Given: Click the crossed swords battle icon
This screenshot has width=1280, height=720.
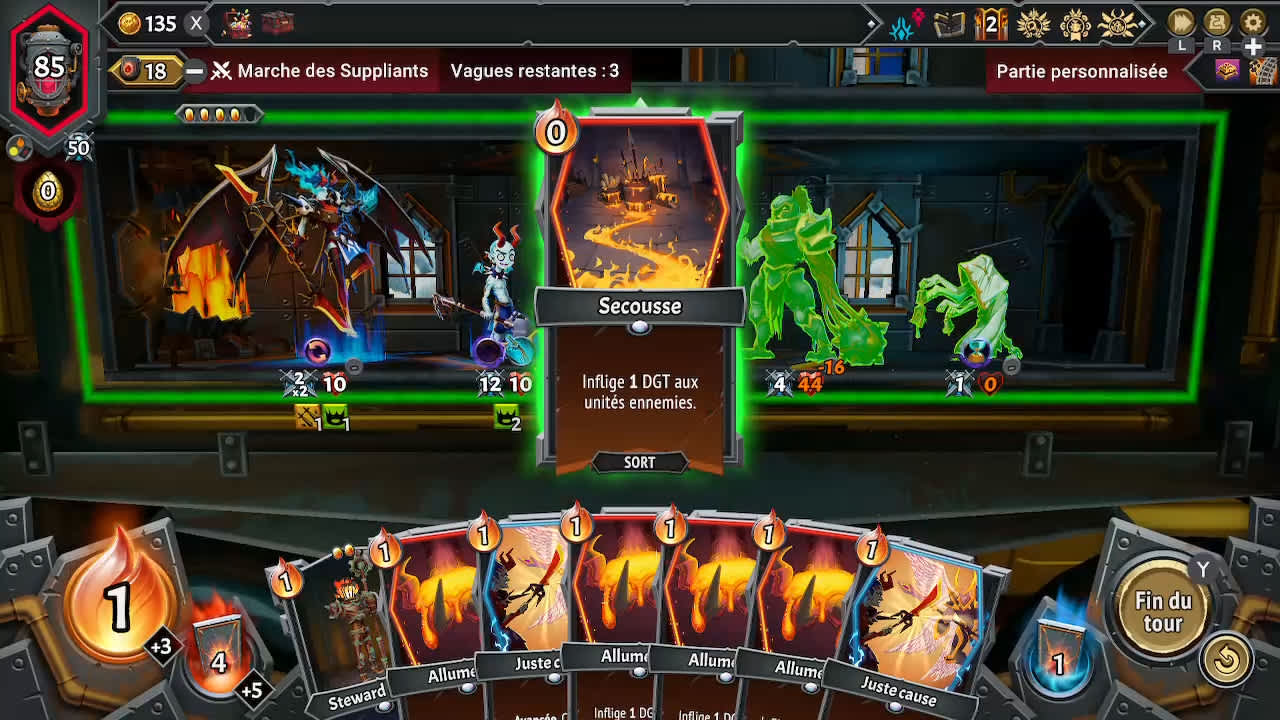Looking at the screenshot, I should point(222,70).
